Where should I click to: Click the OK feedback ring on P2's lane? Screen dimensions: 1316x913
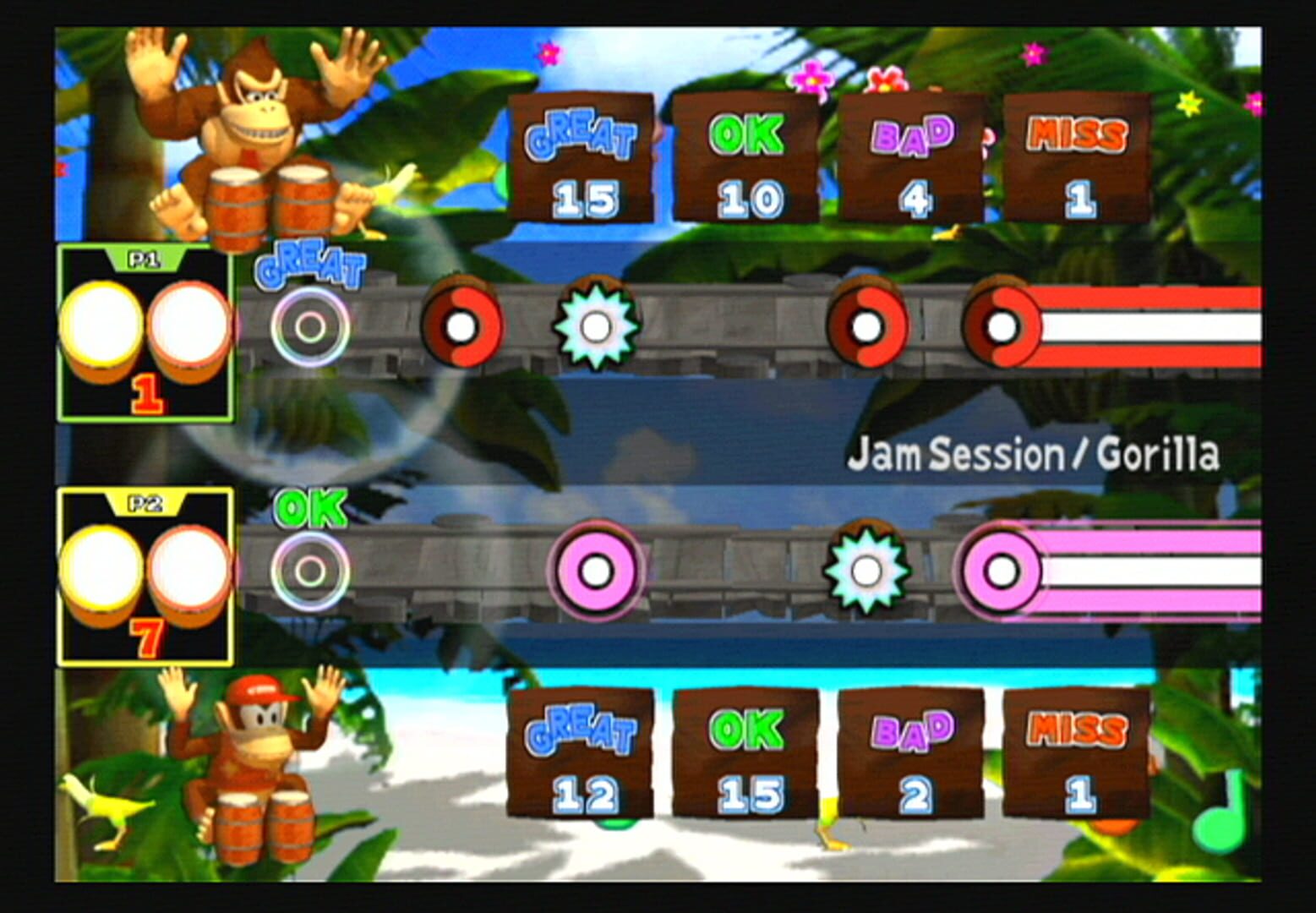coord(309,568)
